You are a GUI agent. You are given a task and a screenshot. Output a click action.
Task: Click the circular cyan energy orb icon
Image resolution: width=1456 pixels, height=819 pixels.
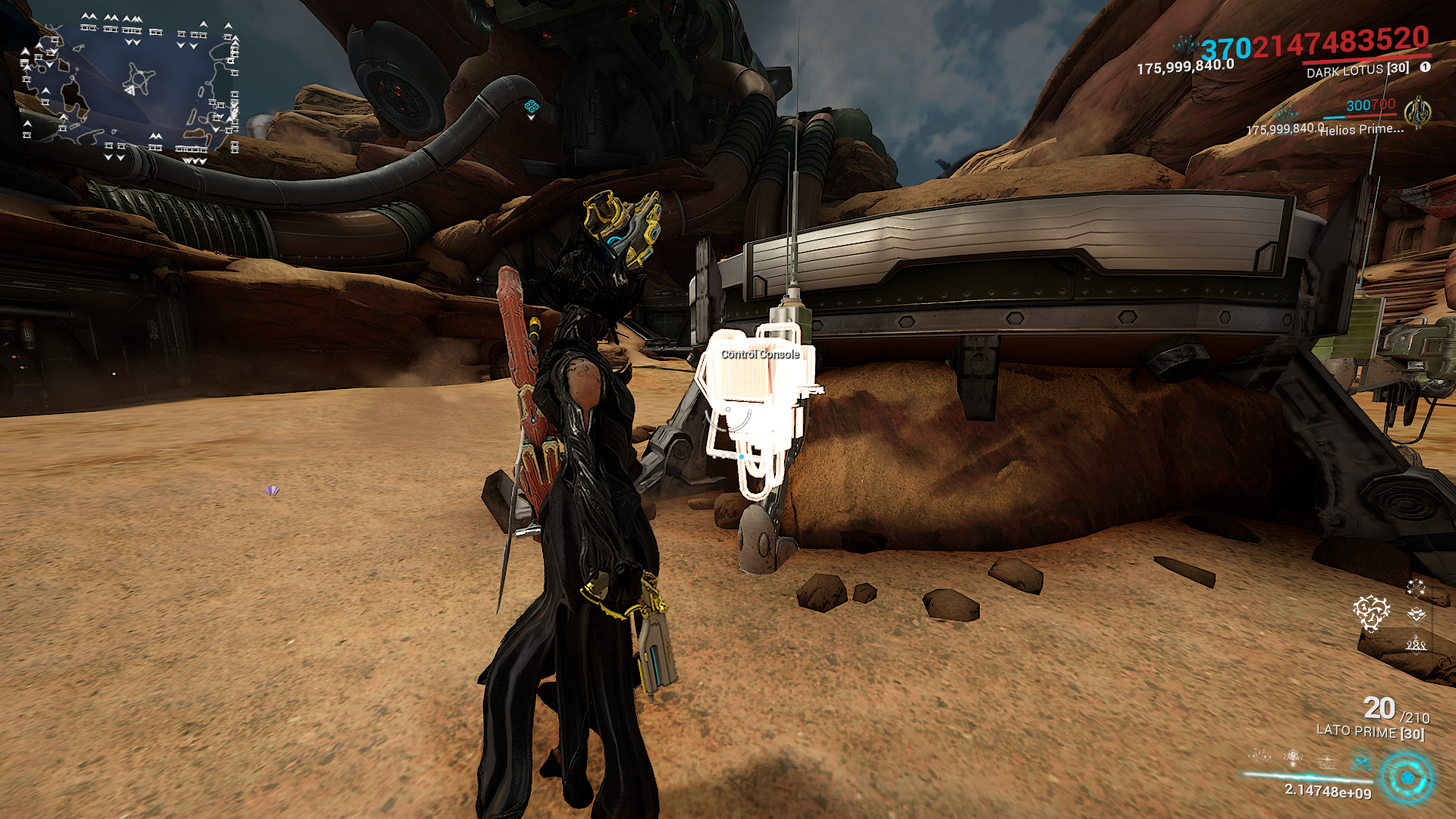pos(1407,778)
